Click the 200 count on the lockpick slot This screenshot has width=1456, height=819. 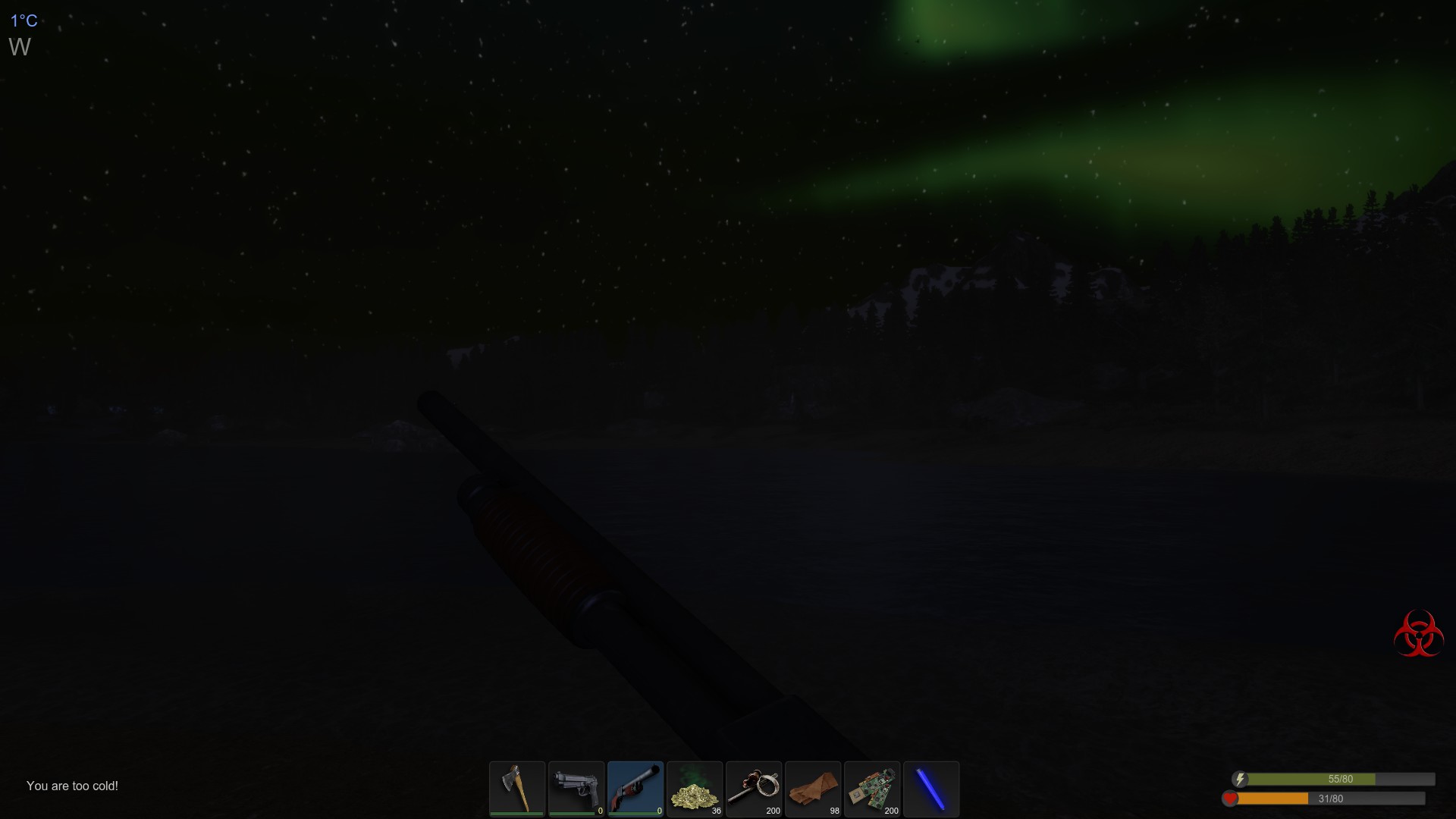coord(774,810)
